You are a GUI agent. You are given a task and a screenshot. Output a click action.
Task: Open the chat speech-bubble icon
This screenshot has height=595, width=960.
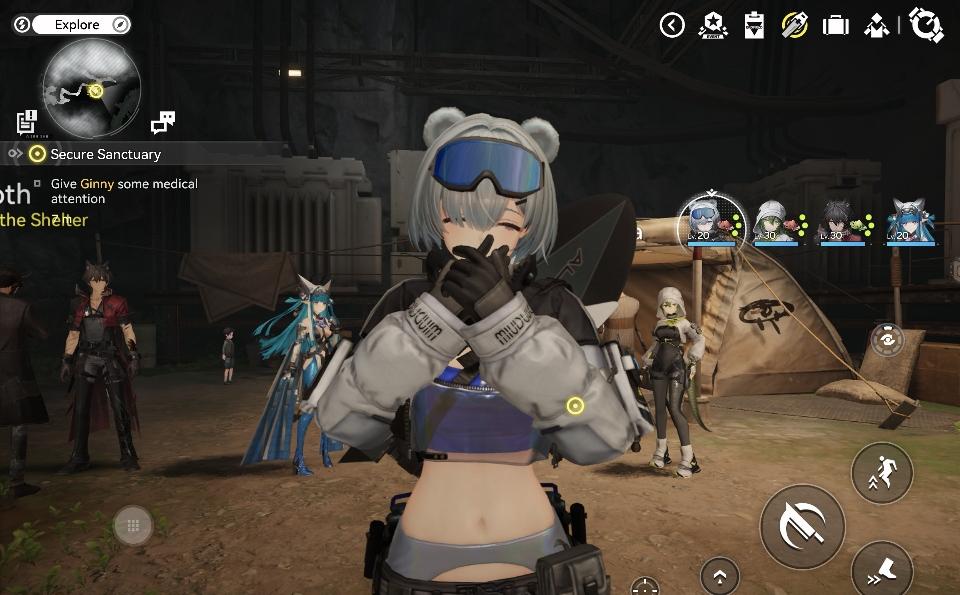coord(162,123)
